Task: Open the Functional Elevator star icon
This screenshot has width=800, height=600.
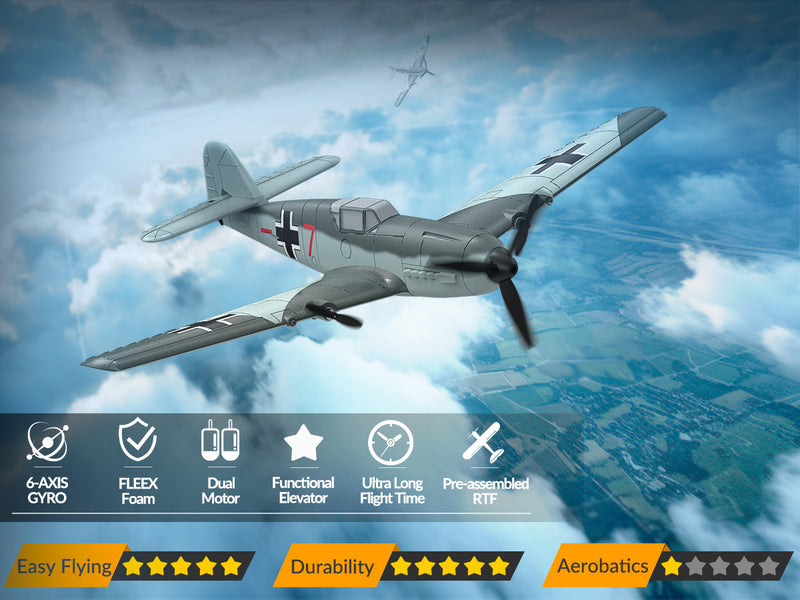Action: click(303, 442)
